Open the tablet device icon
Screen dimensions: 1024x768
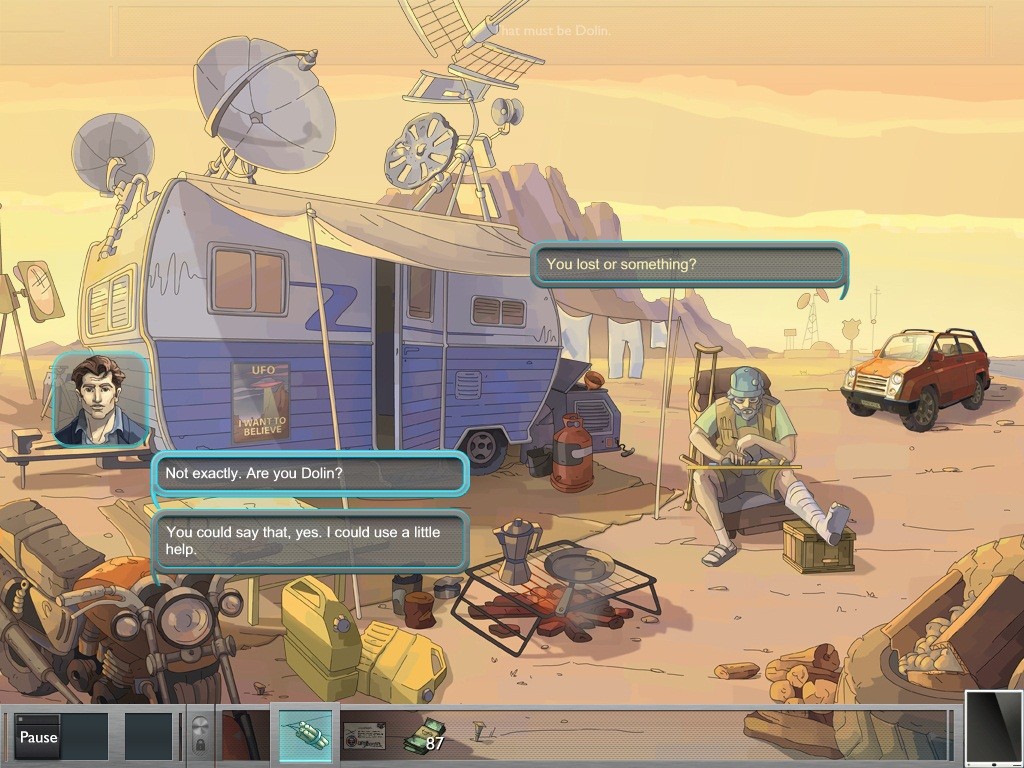tap(994, 727)
